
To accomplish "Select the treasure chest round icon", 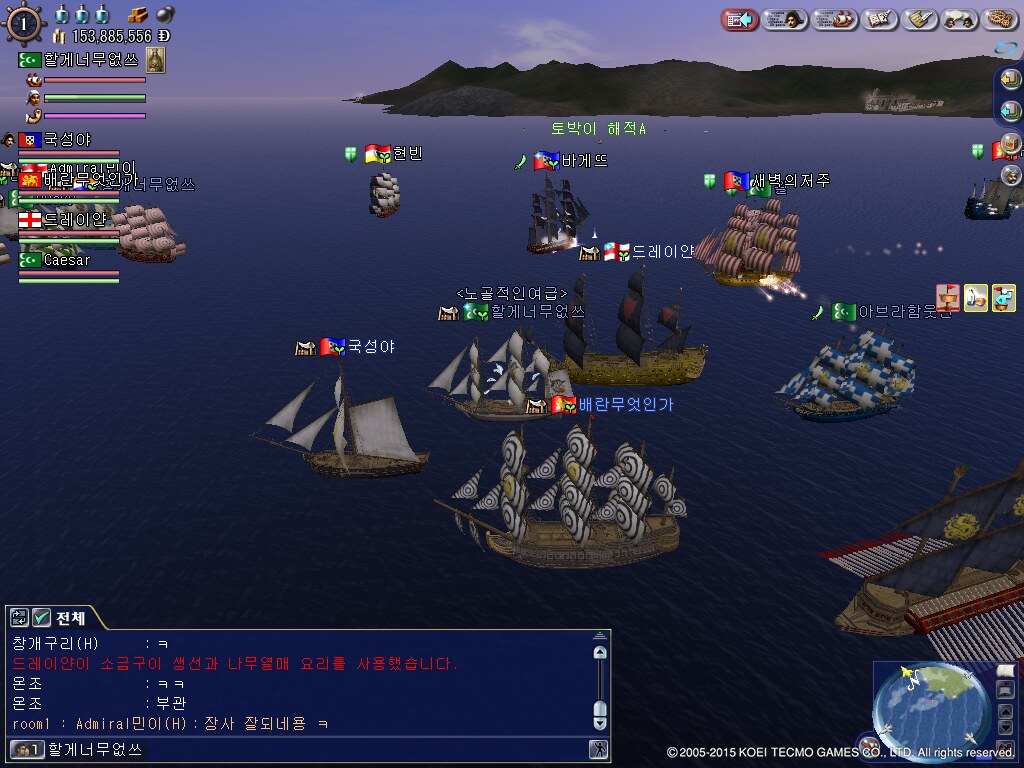I will pos(1011,146).
